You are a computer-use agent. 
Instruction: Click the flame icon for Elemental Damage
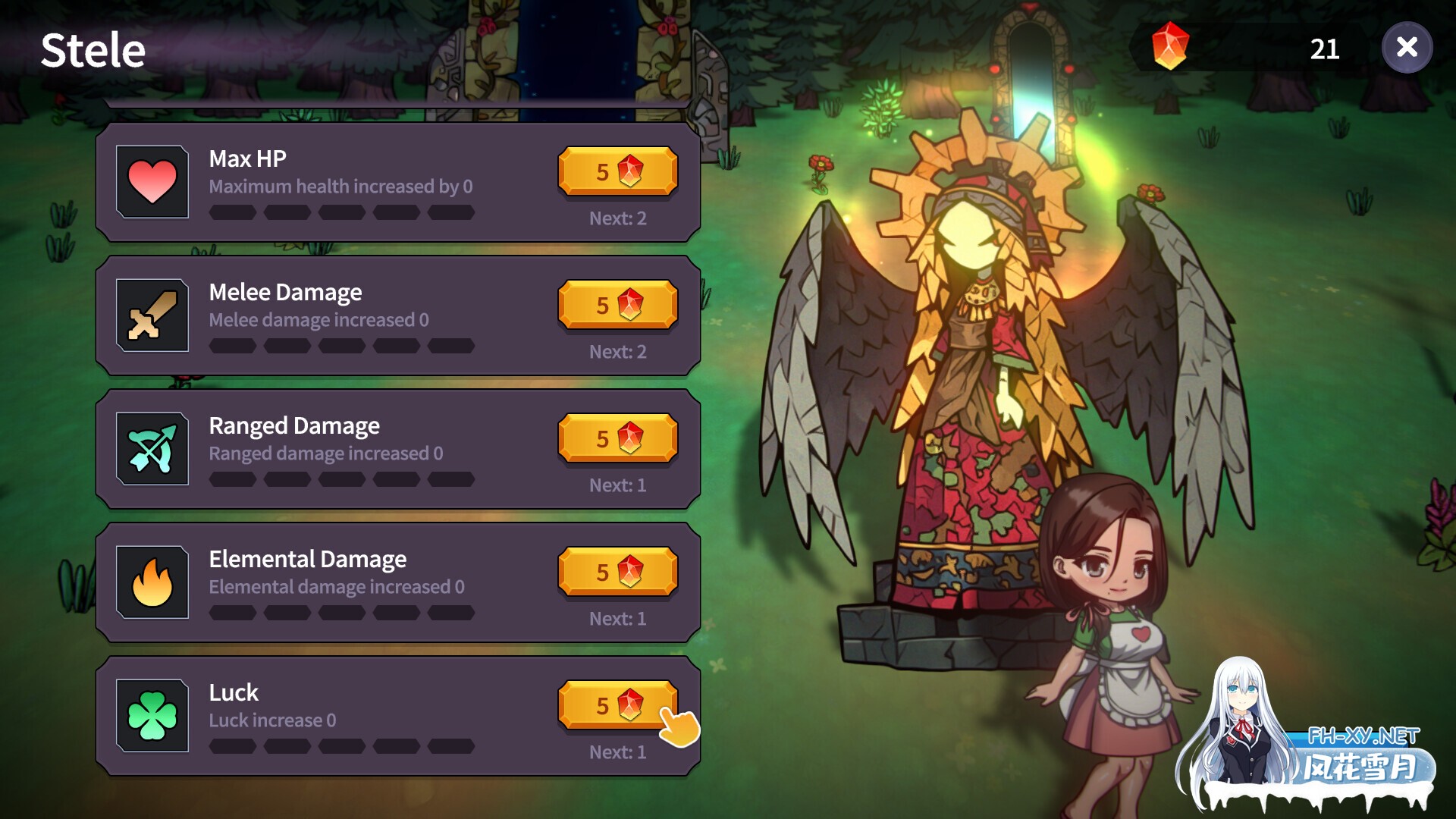(x=152, y=581)
